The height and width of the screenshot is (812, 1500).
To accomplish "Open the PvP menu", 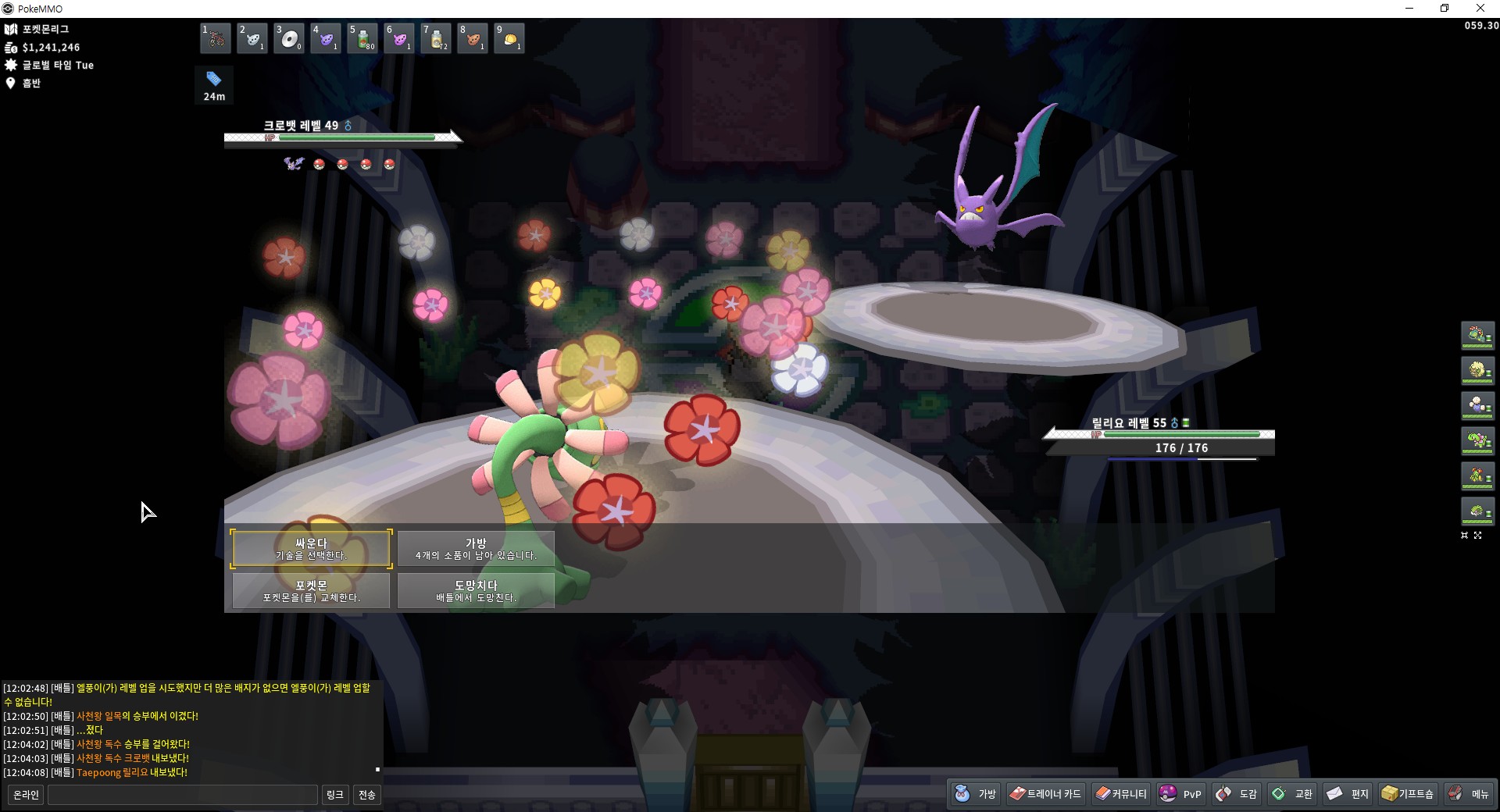I will coord(1181,794).
